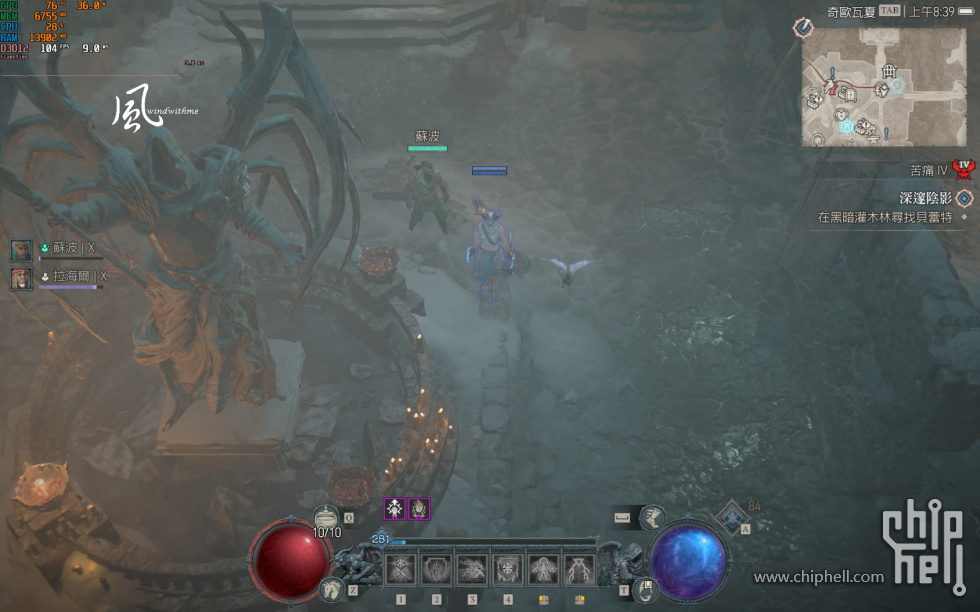Click the 苦痛 IV world tier demon icon
Viewport: 980px width, 612px height.
(964, 169)
